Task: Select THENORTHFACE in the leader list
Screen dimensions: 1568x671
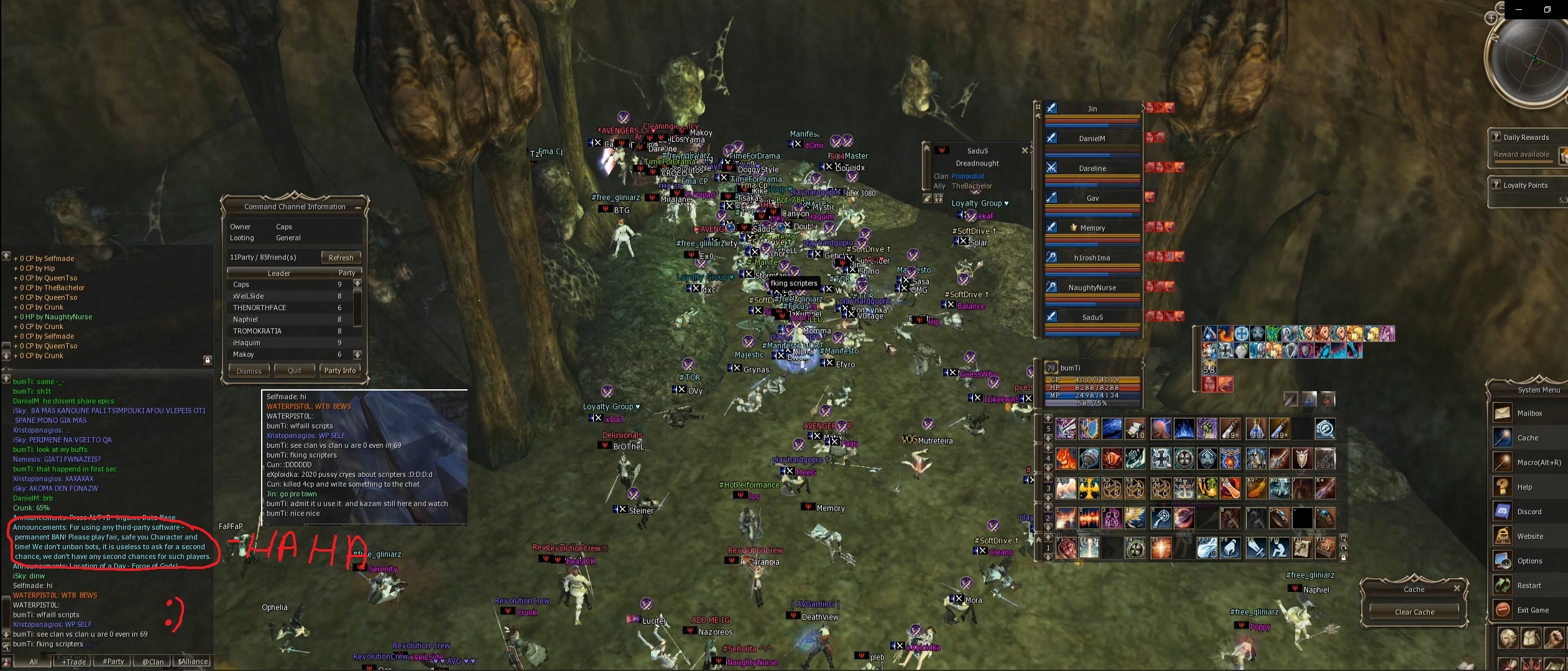Action: (259, 308)
